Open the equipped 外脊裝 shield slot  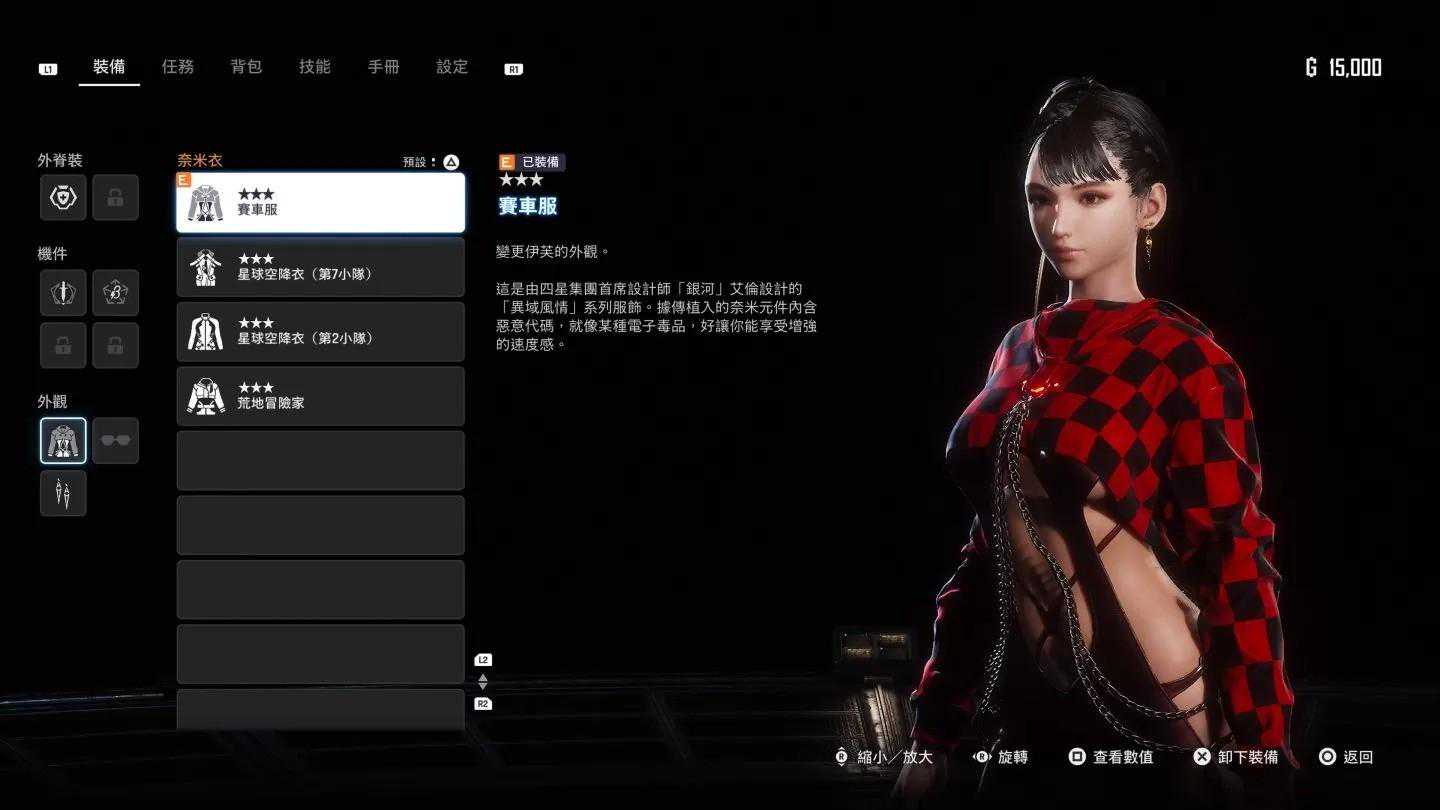[63, 198]
